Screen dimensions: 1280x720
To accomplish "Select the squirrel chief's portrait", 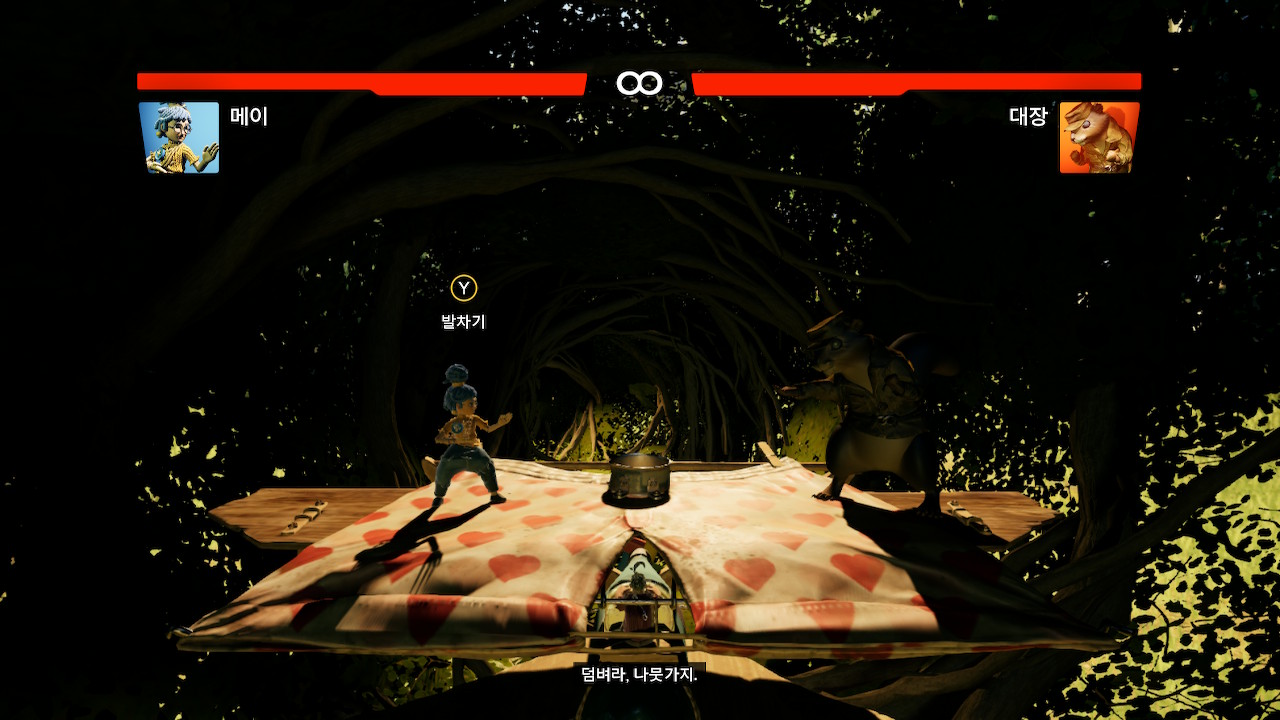I will coord(1099,138).
